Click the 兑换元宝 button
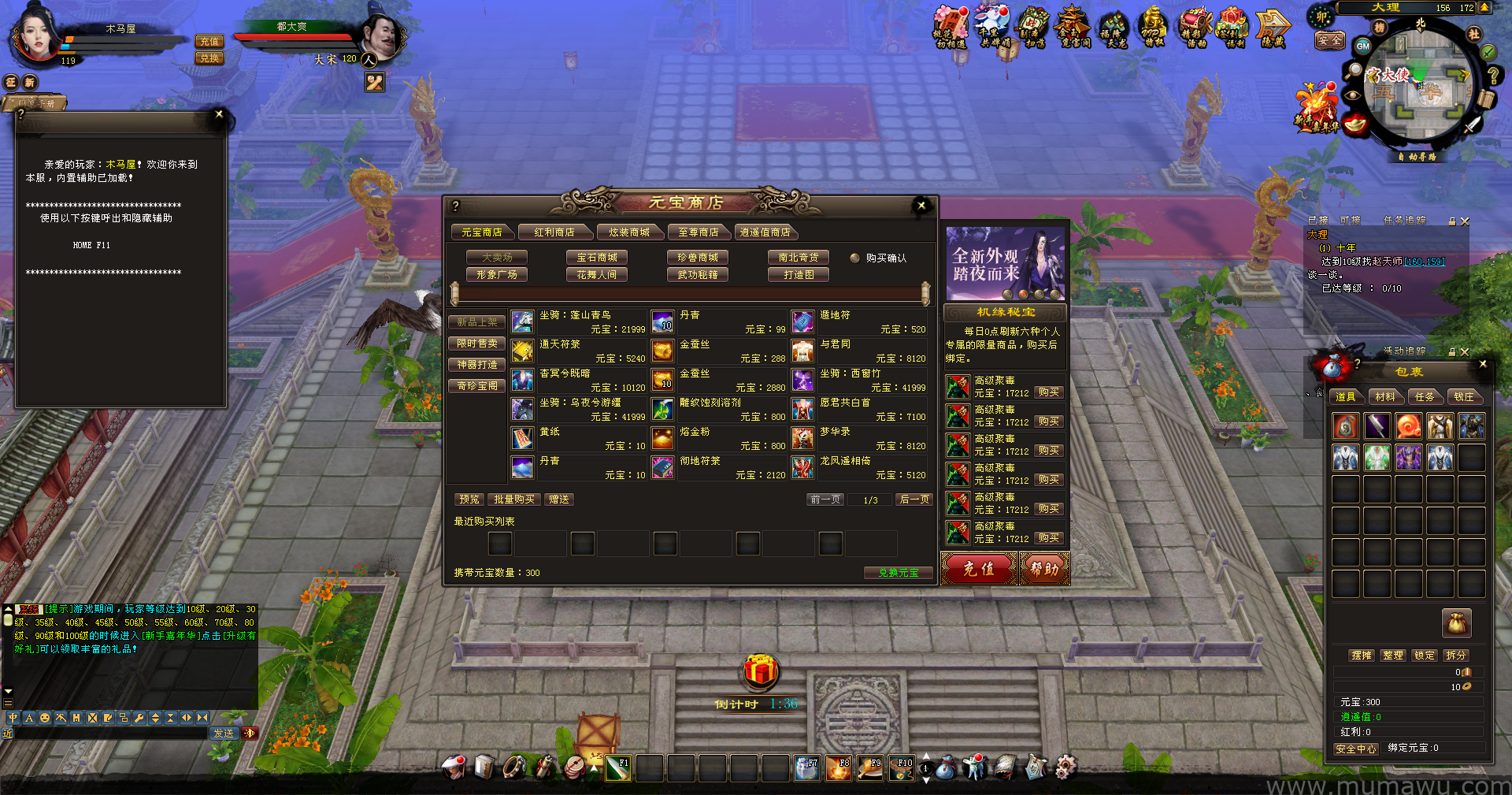Viewport: 1512px width, 795px height. pos(898,573)
